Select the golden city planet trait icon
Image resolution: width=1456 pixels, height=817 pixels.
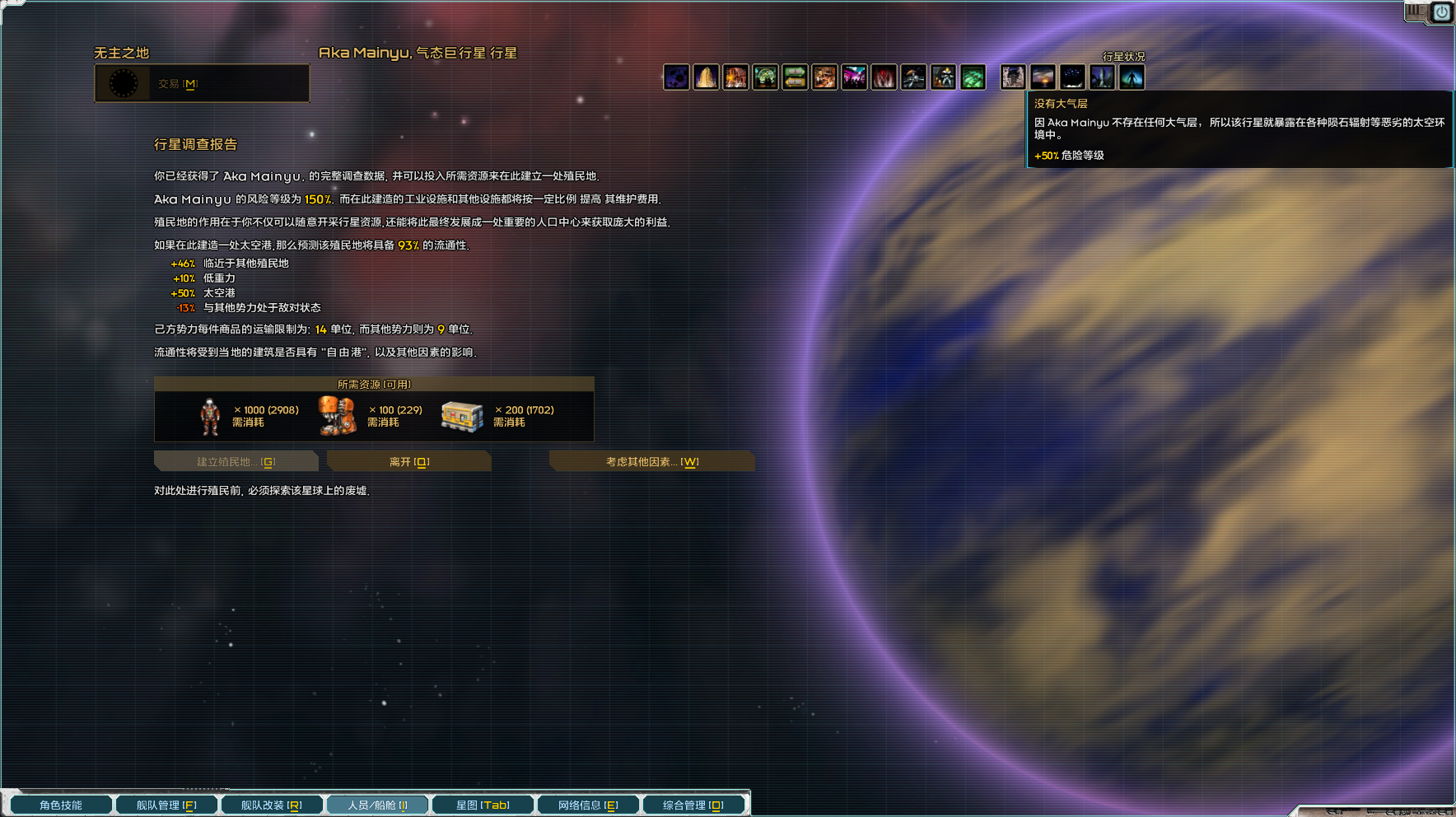click(707, 77)
